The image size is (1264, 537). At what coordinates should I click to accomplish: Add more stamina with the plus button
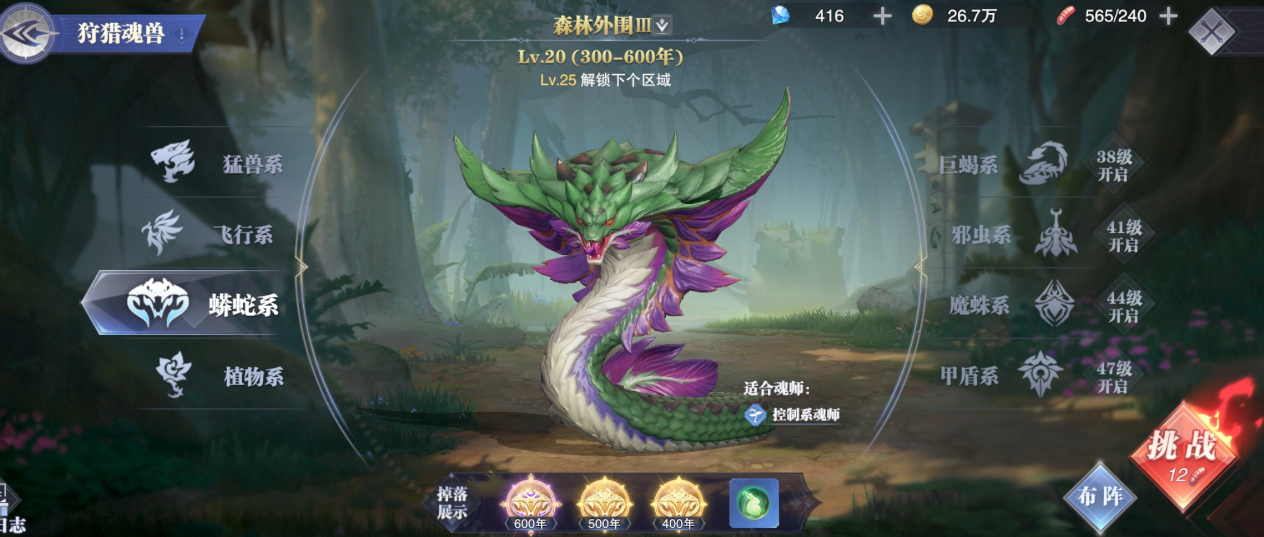pyautogui.click(x=1168, y=16)
